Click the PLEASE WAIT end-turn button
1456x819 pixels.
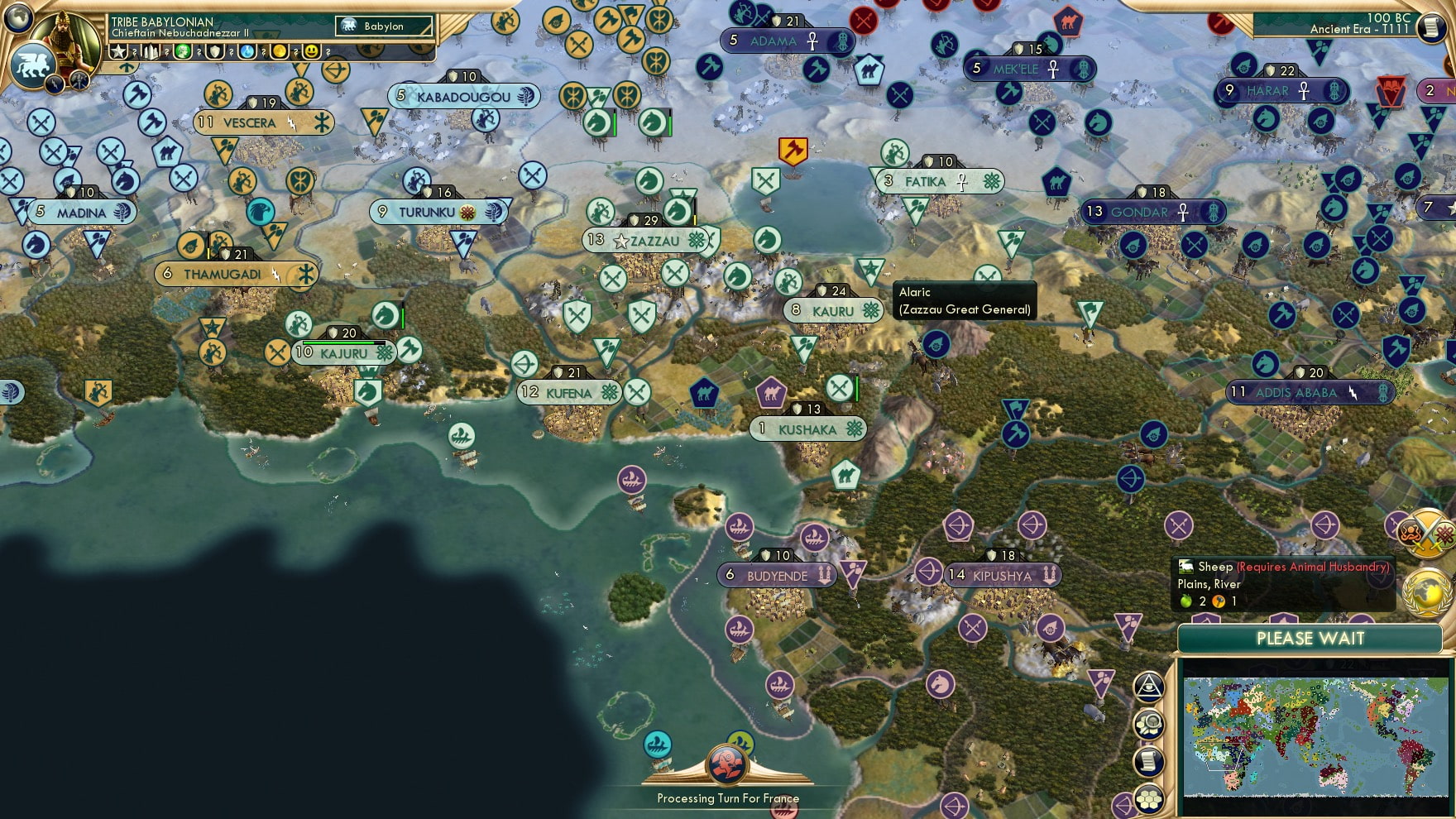pos(1310,639)
